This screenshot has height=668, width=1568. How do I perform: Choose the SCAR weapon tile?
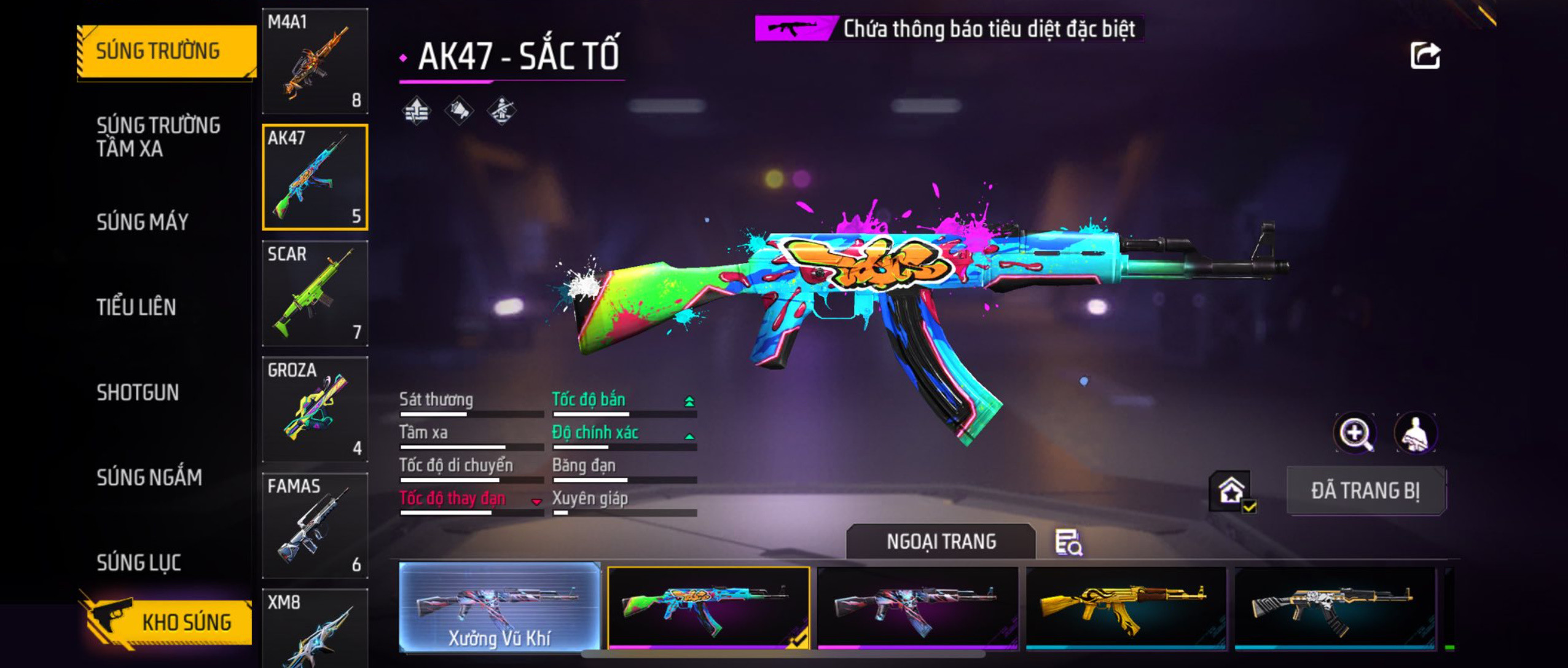pos(315,293)
